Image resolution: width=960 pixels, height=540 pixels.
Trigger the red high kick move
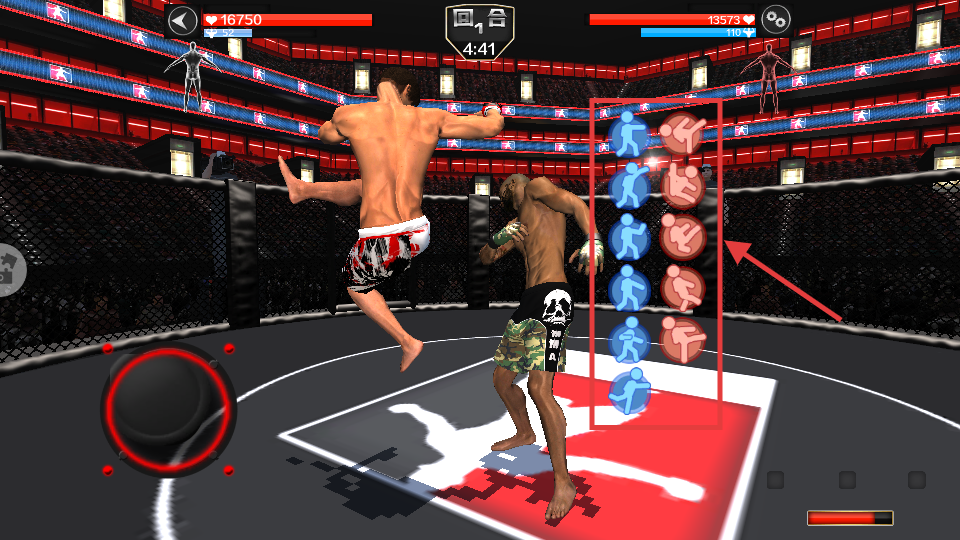click(x=683, y=134)
